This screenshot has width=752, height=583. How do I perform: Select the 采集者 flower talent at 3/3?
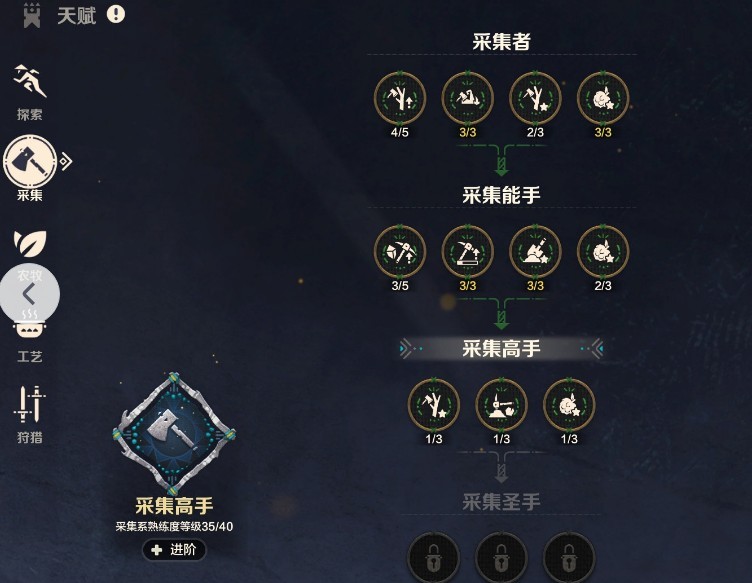pyautogui.click(x=603, y=98)
